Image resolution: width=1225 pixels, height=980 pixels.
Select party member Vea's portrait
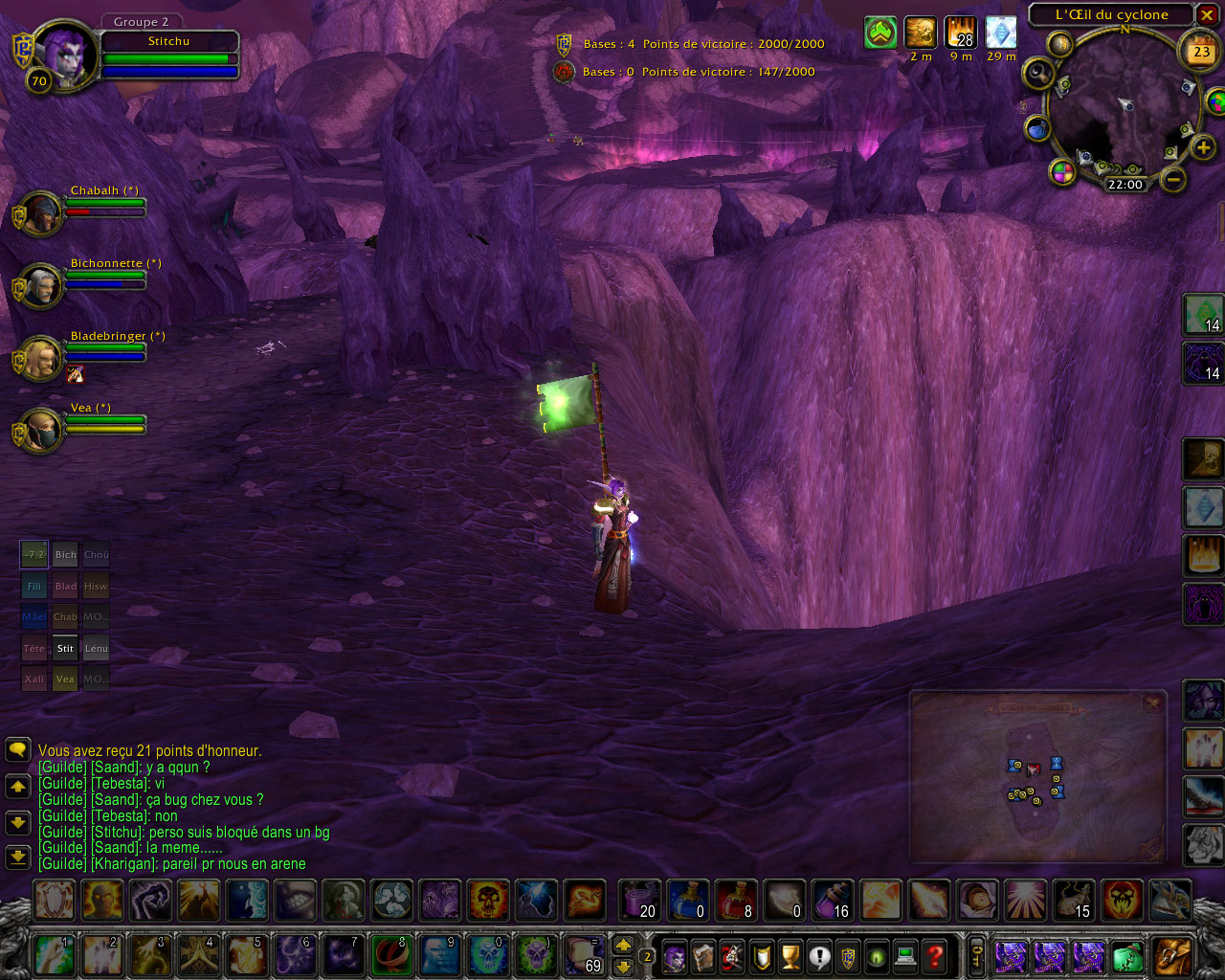point(39,431)
